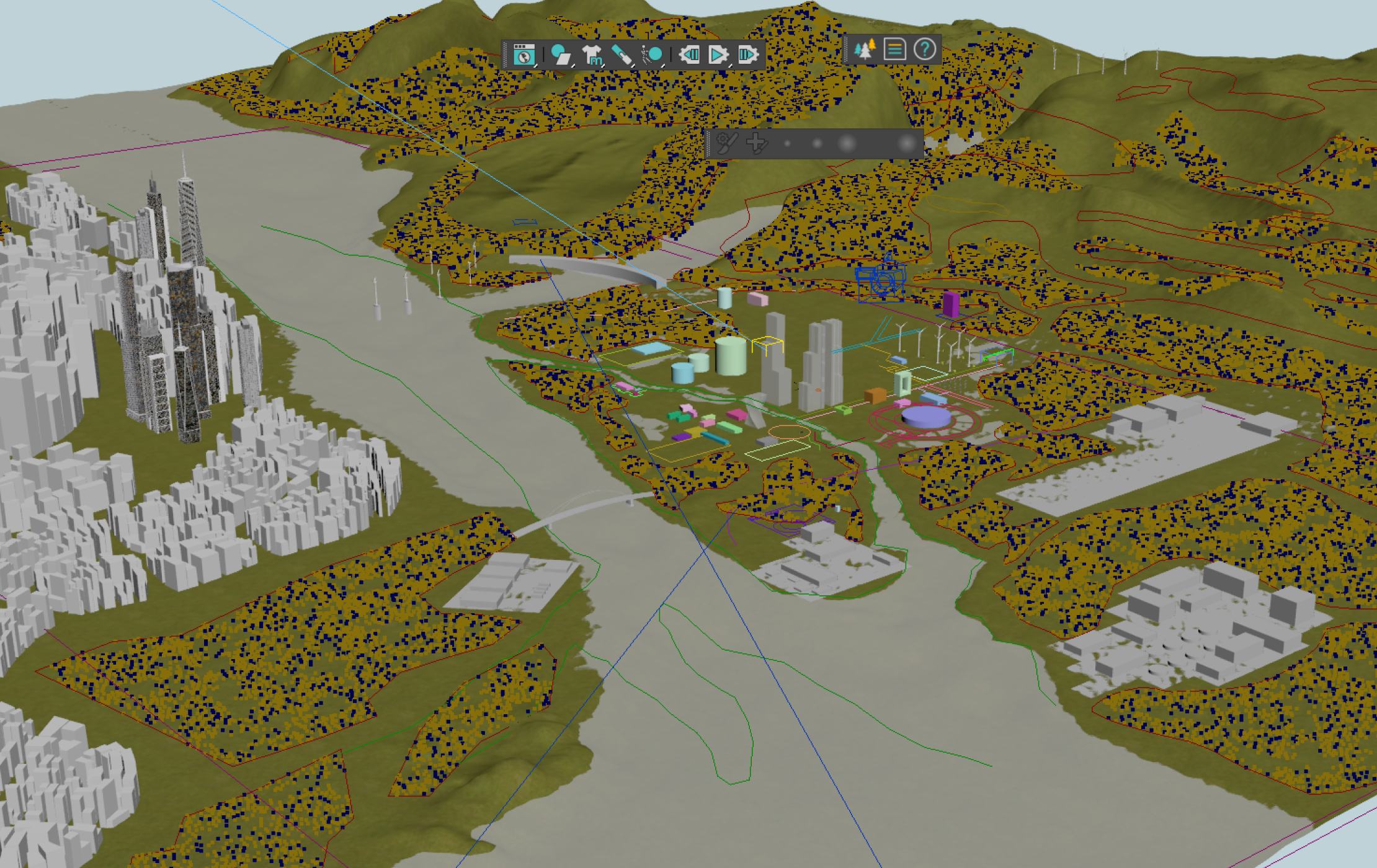Screen dimensions: 1377x868
Task: Select the shirt with letter m icon
Action: pyautogui.click(x=592, y=55)
